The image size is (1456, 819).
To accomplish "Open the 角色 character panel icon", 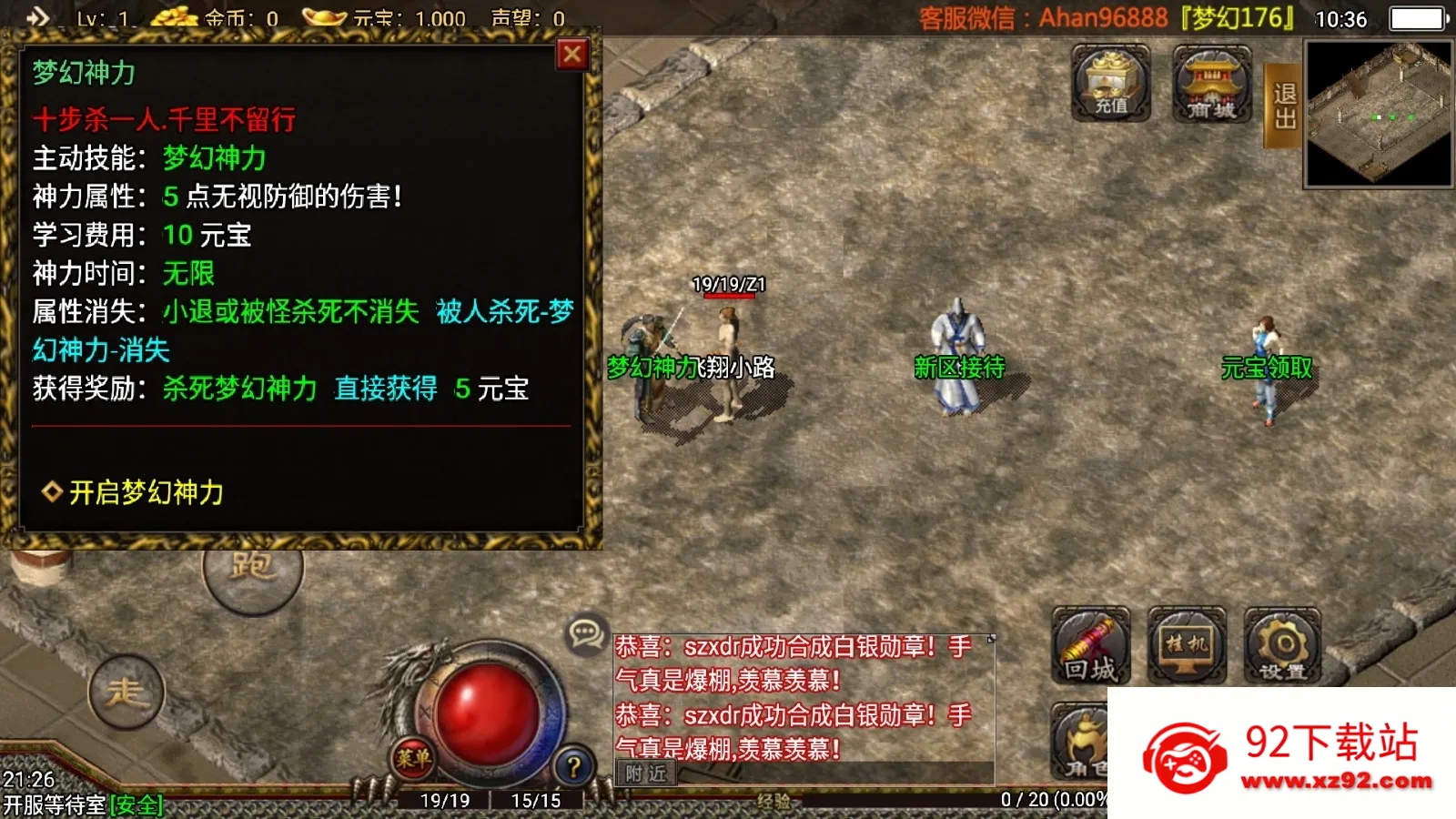I will pyautogui.click(x=1087, y=742).
